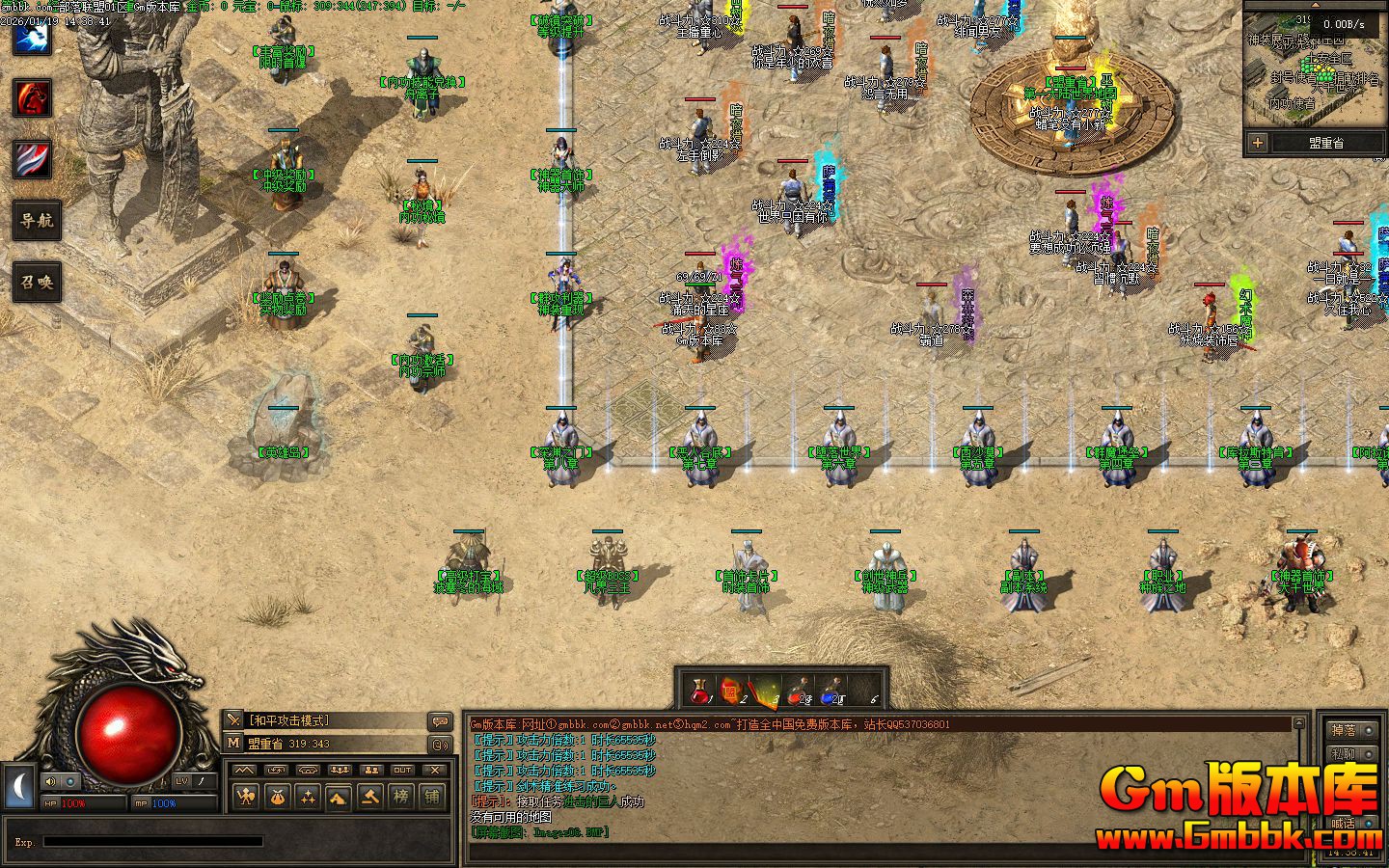Image resolution: width=1389 pixels, height=868 pixels.
Task: Expand minimap with the plus button
Action: pyautogui.click(x=1258, y=143)
